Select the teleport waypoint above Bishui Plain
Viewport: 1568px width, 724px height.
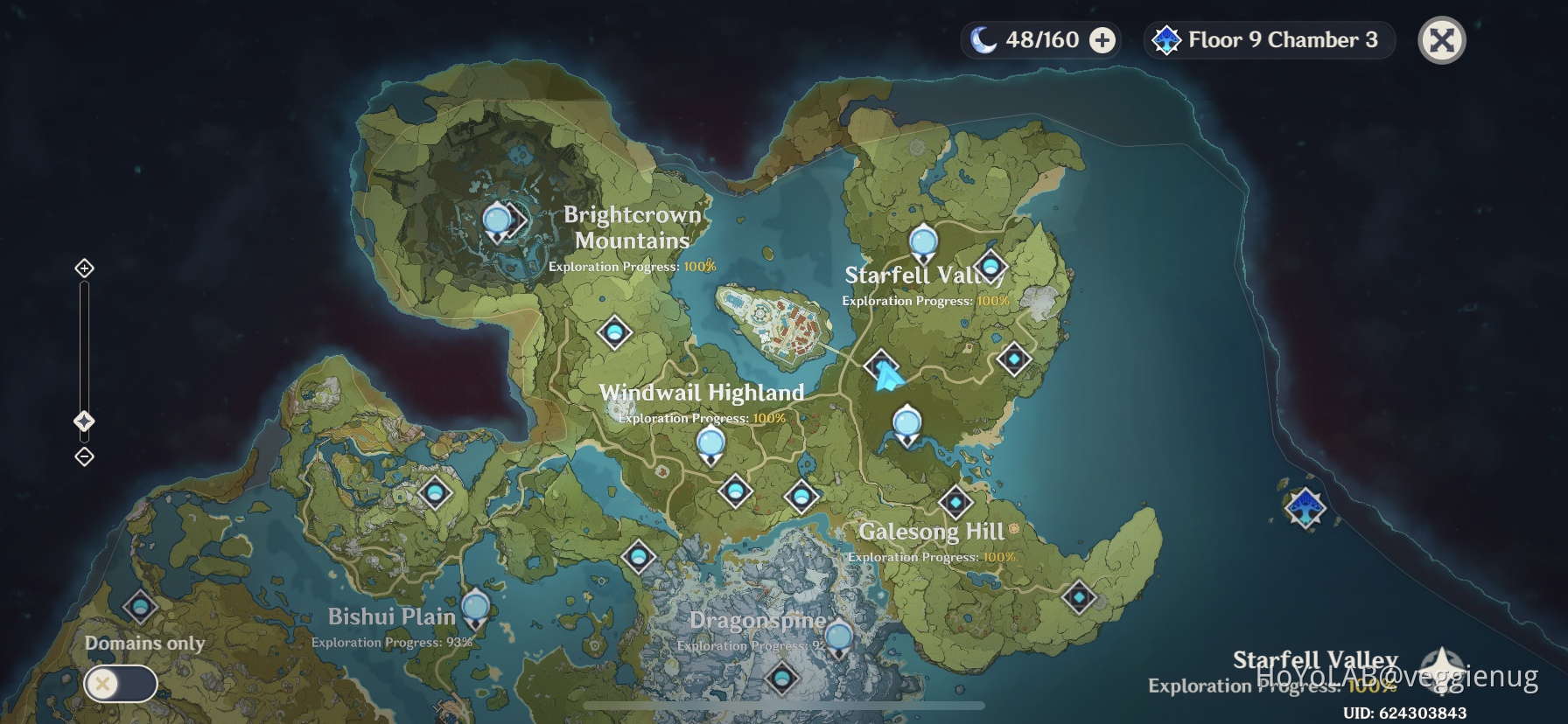point(475,605)
